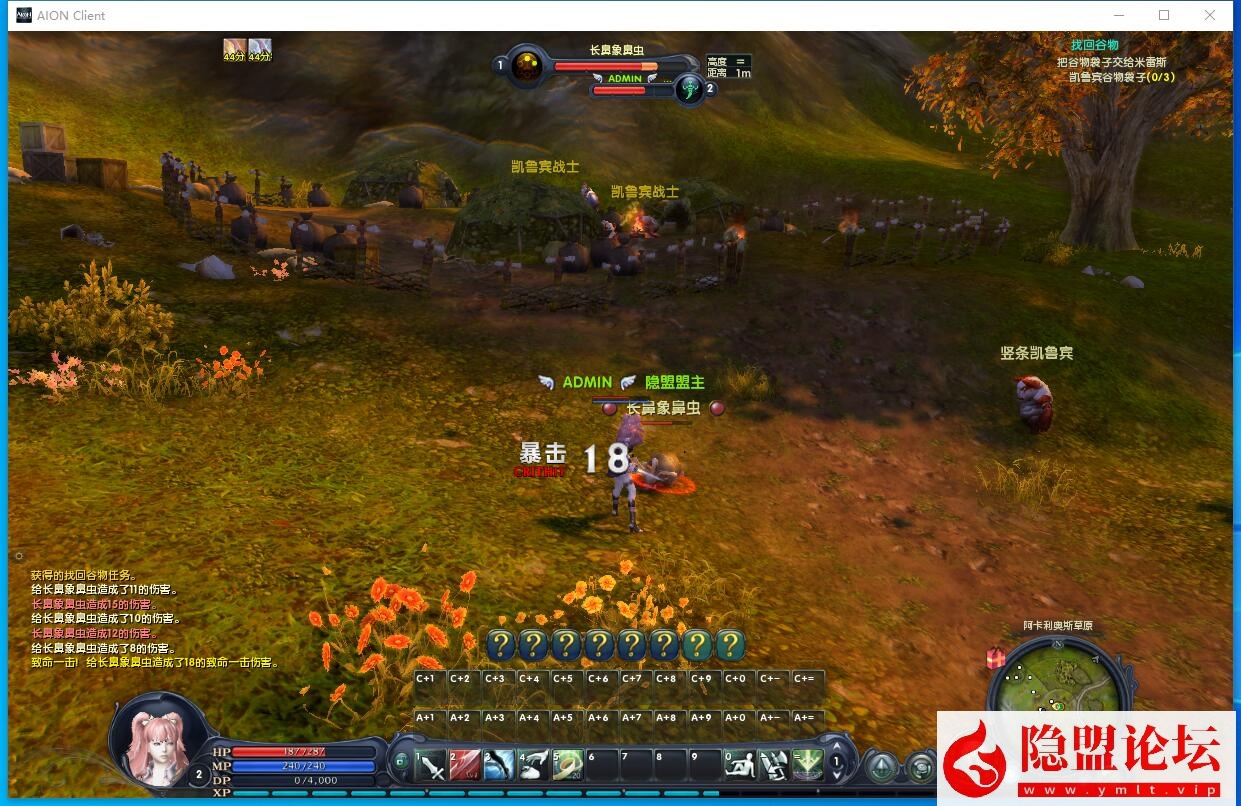
Task: Use the red slash skill in slot 2
Action: [465, 766]
